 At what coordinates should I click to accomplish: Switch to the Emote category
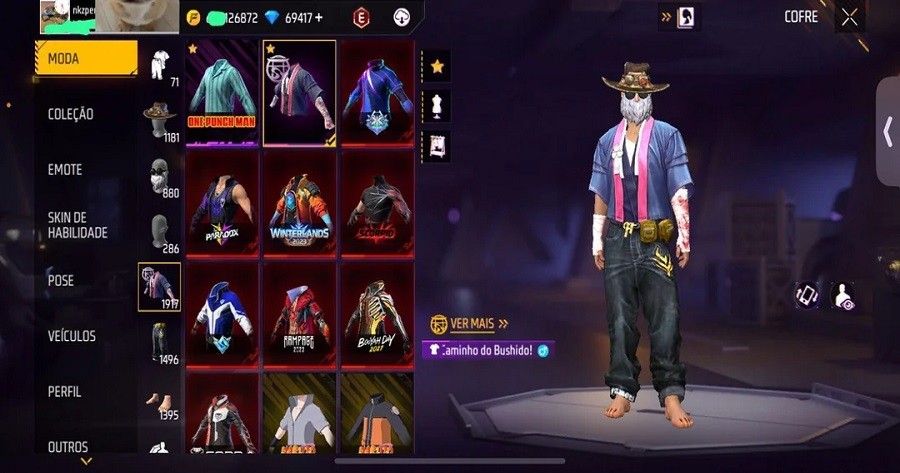(x=65, y=170)
